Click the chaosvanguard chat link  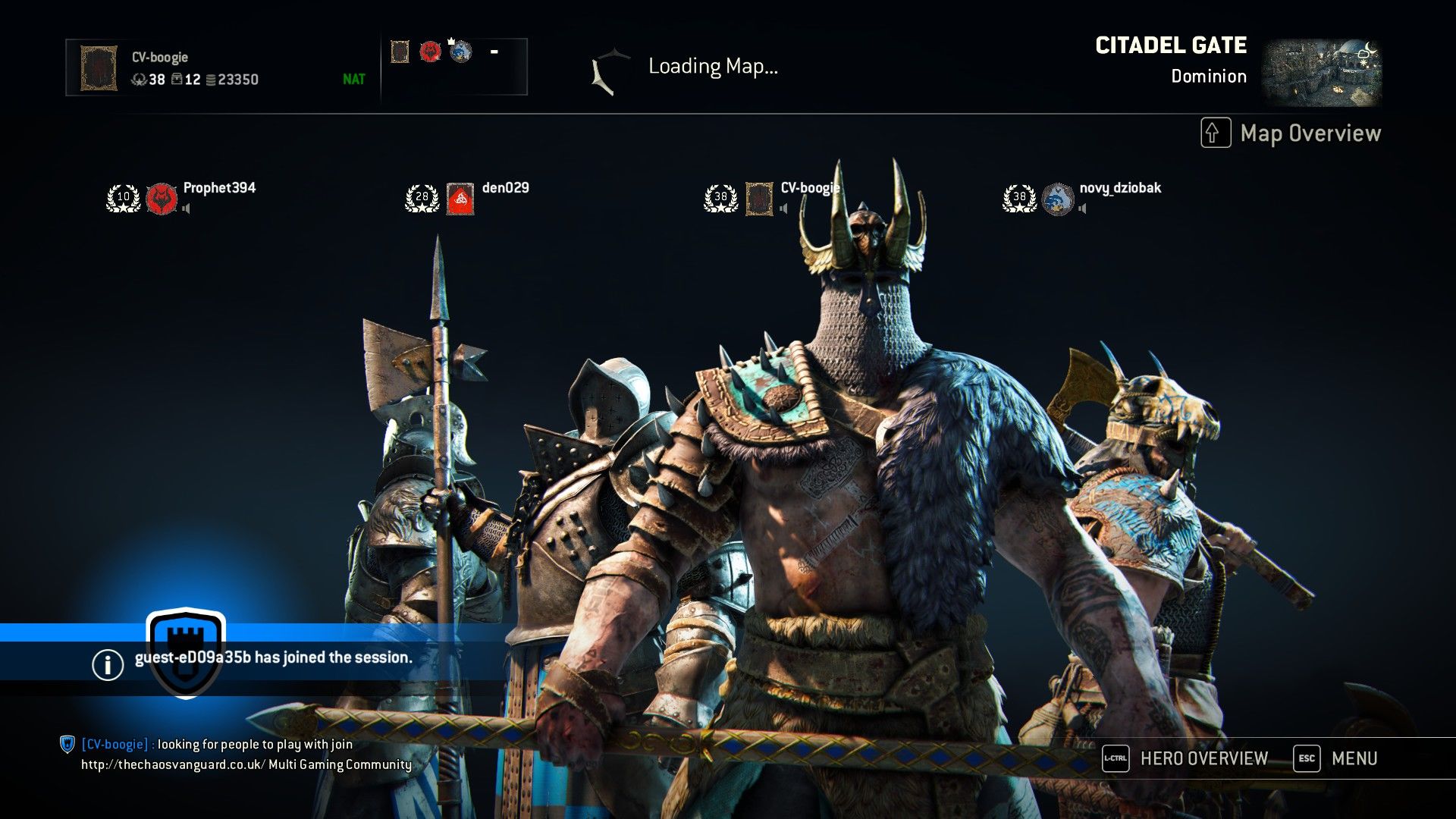coord(173,764)
